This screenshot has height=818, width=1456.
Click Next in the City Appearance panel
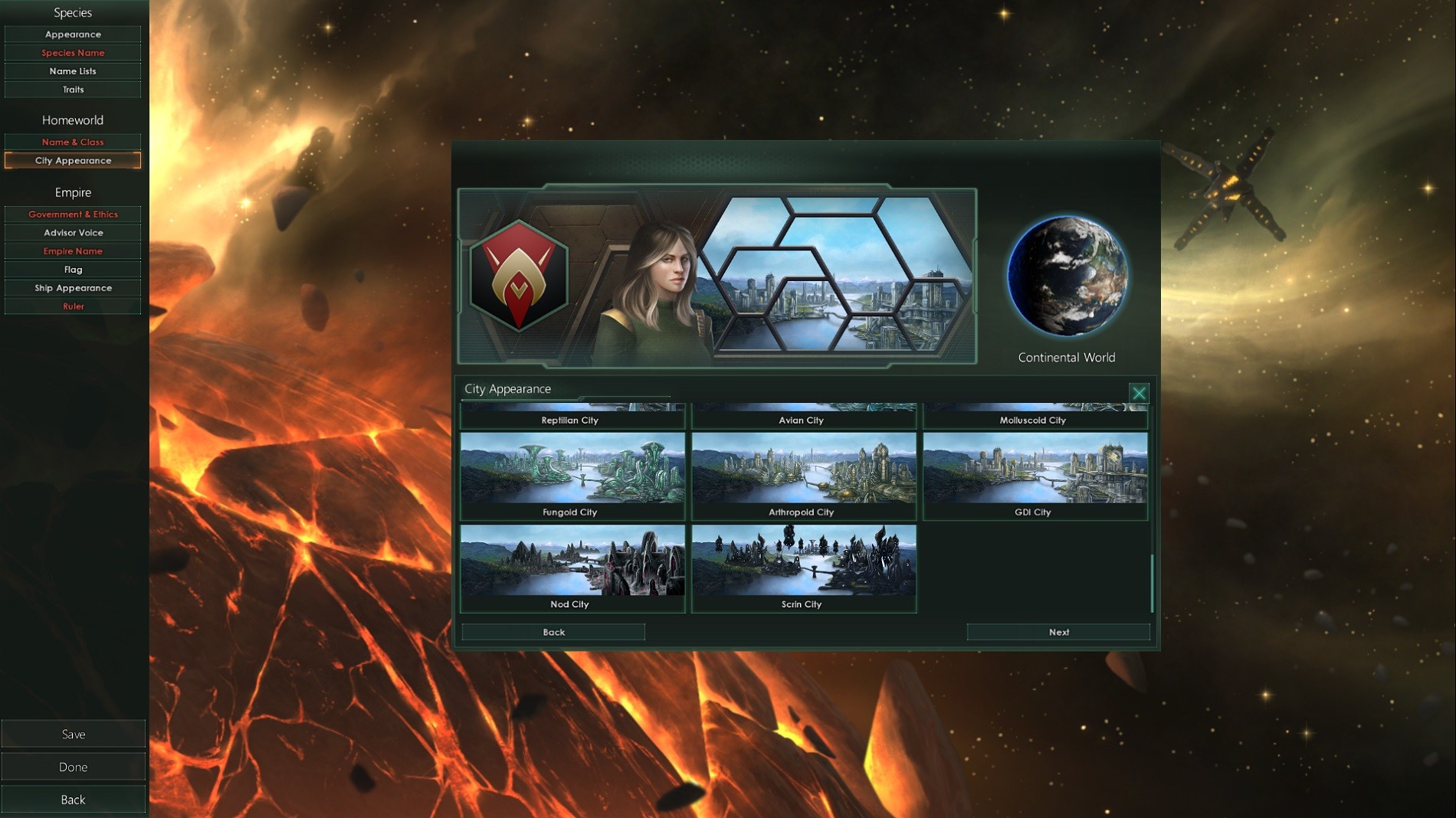(x=1058, y=632)
